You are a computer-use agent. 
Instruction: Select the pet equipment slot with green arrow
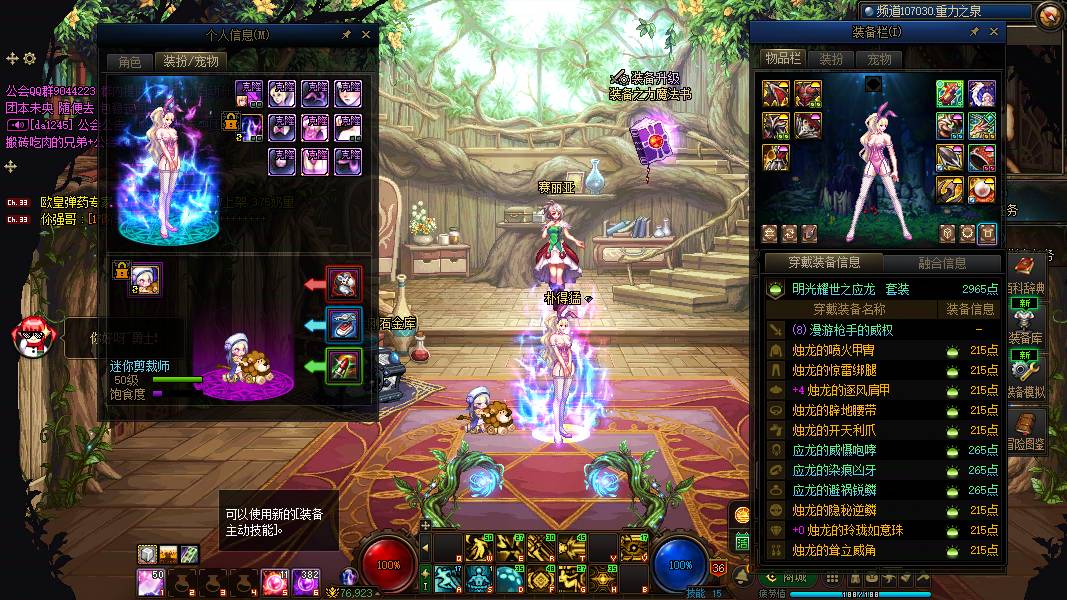[x=344, y=365]
